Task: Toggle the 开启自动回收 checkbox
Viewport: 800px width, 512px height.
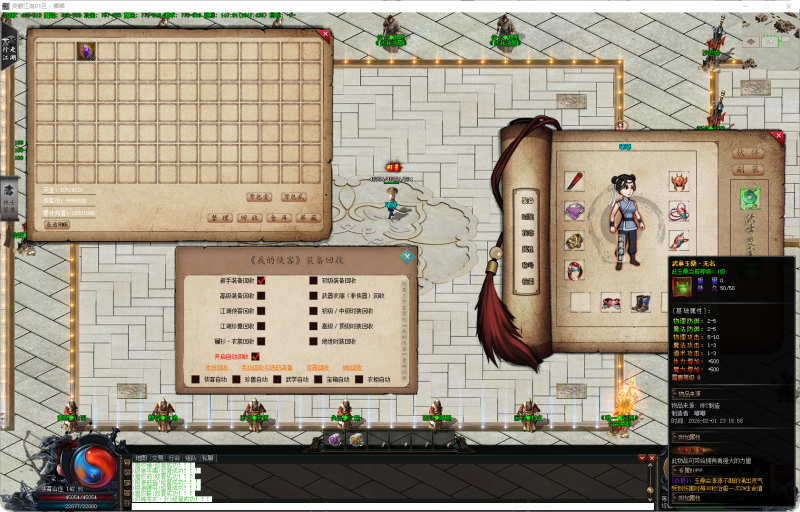Action: tap(255, 356)
